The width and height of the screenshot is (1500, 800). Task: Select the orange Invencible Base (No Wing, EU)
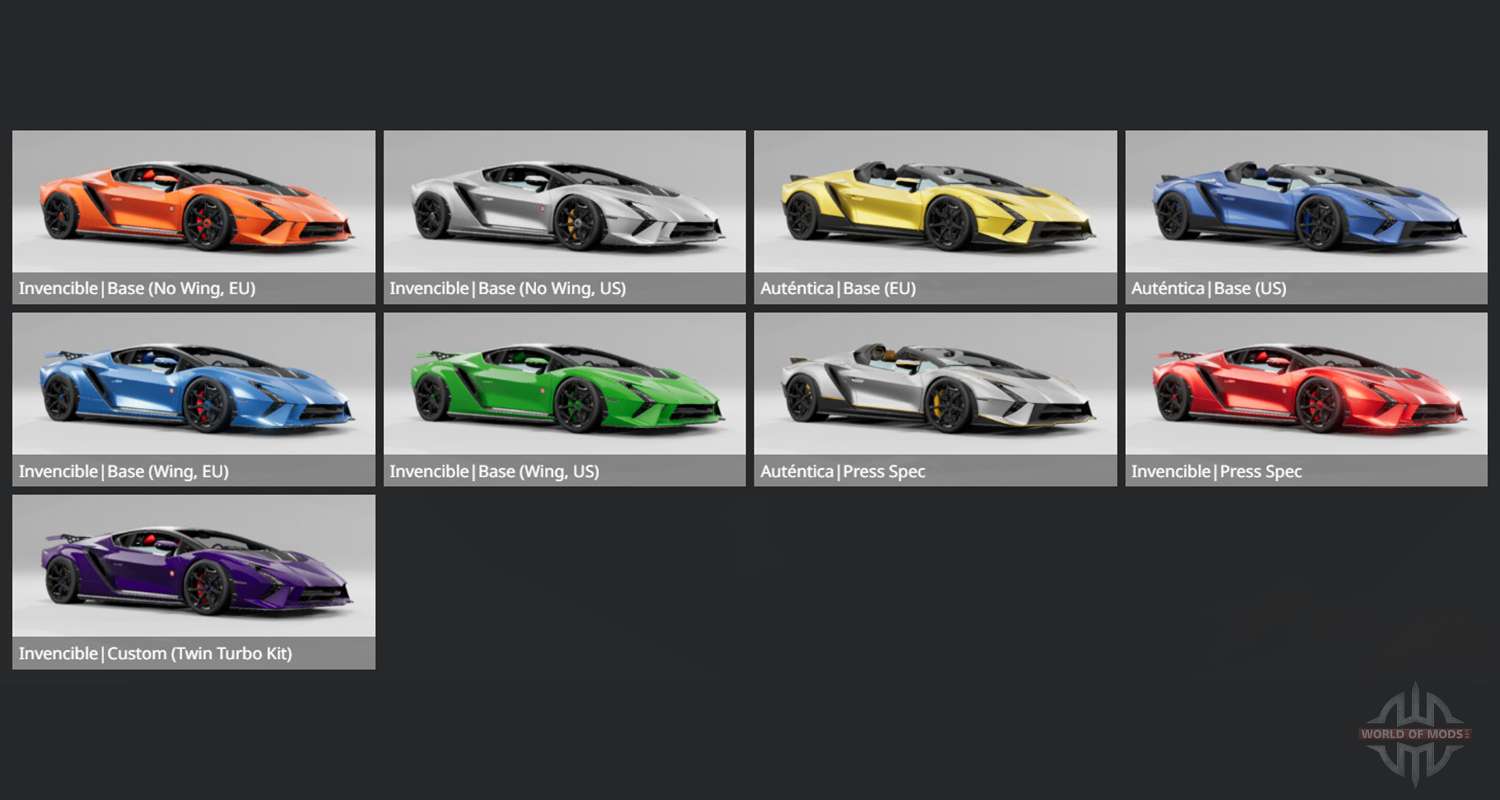click(194, 216)
